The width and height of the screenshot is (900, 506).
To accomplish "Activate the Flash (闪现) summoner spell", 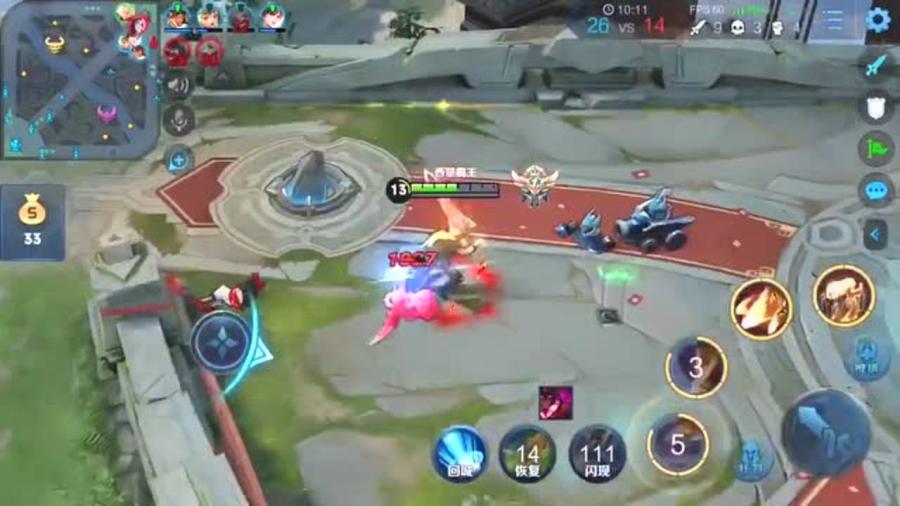I will pyautogui.click(x=597, y=454).
